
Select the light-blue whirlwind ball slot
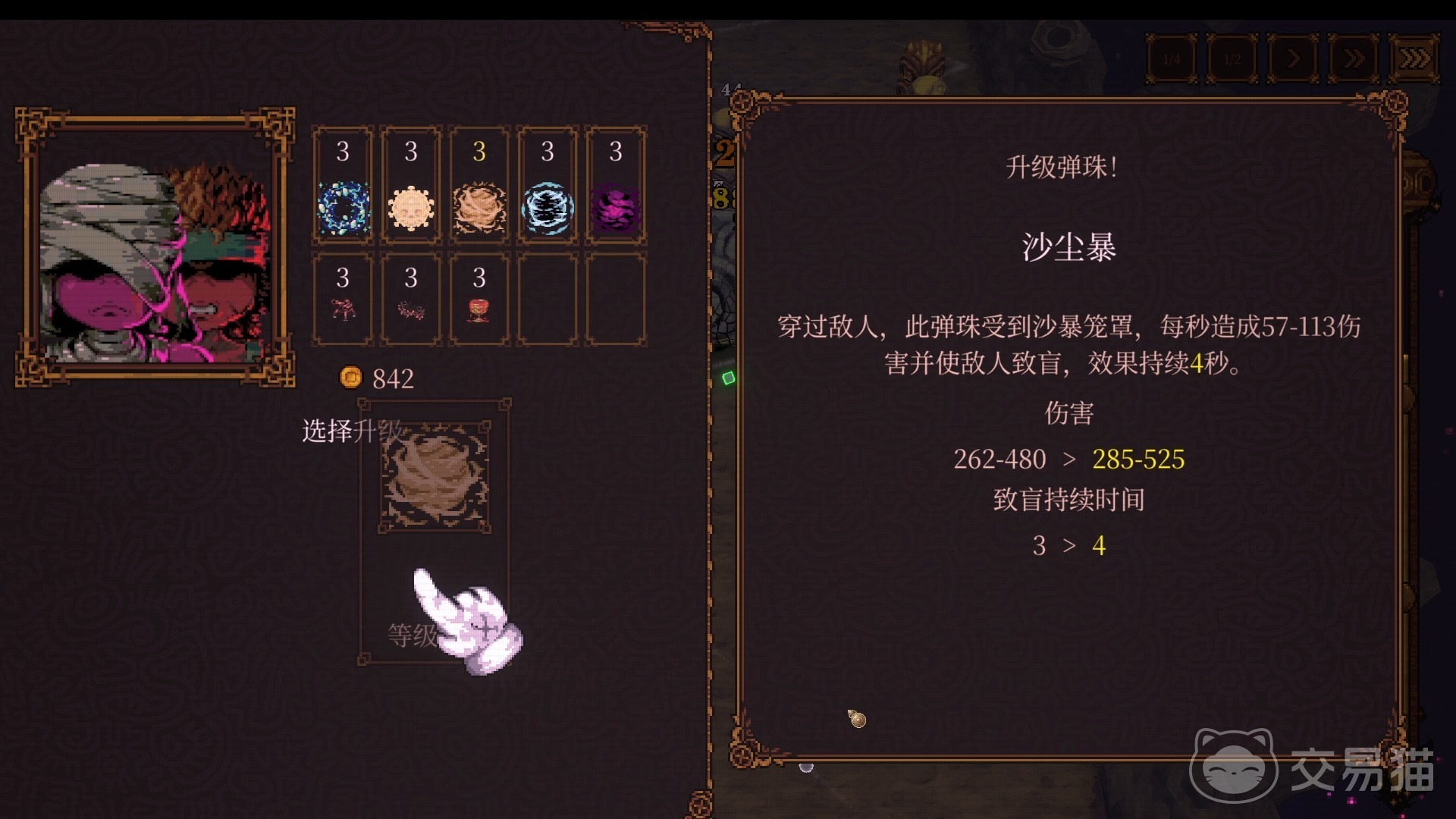click(x=548, y=186)
